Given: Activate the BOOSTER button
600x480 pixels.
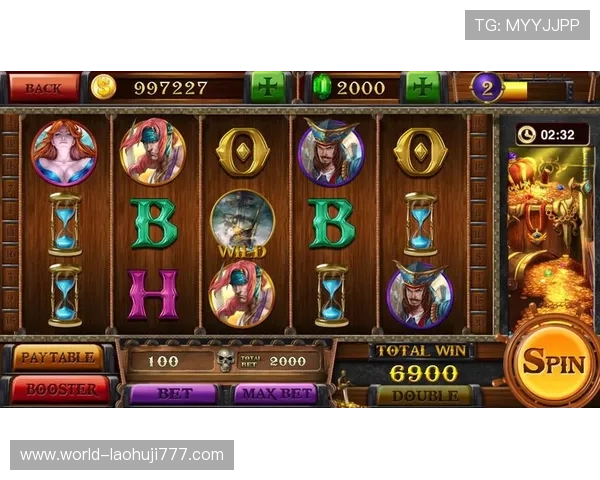Looking at the screenshot, I should tap(60, 389).
